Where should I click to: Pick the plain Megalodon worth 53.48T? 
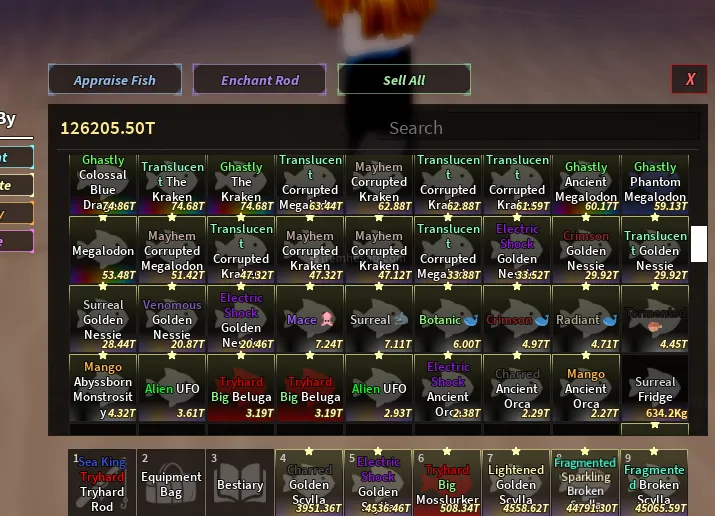(x=103, y=252)
